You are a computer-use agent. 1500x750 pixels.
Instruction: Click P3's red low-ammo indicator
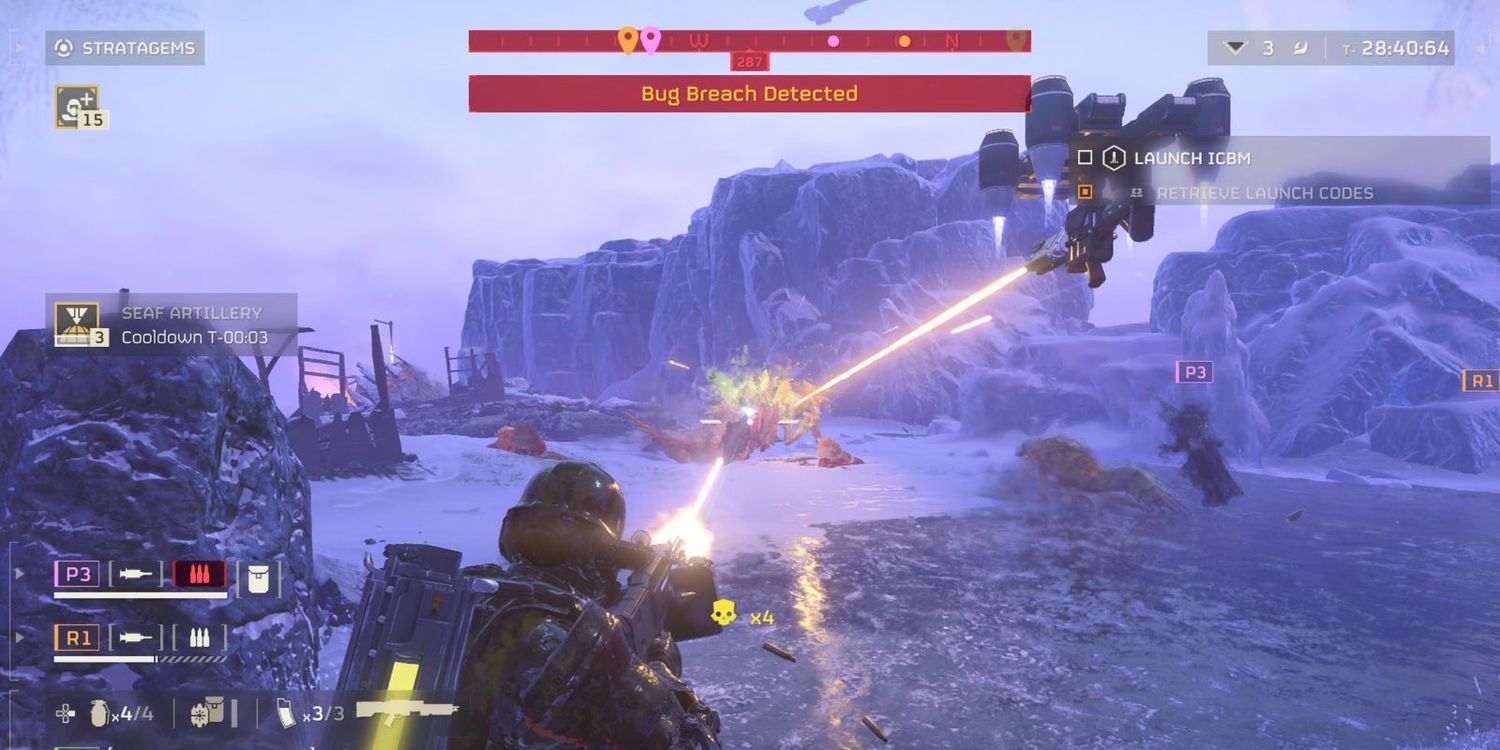click(x=199, y=575)
